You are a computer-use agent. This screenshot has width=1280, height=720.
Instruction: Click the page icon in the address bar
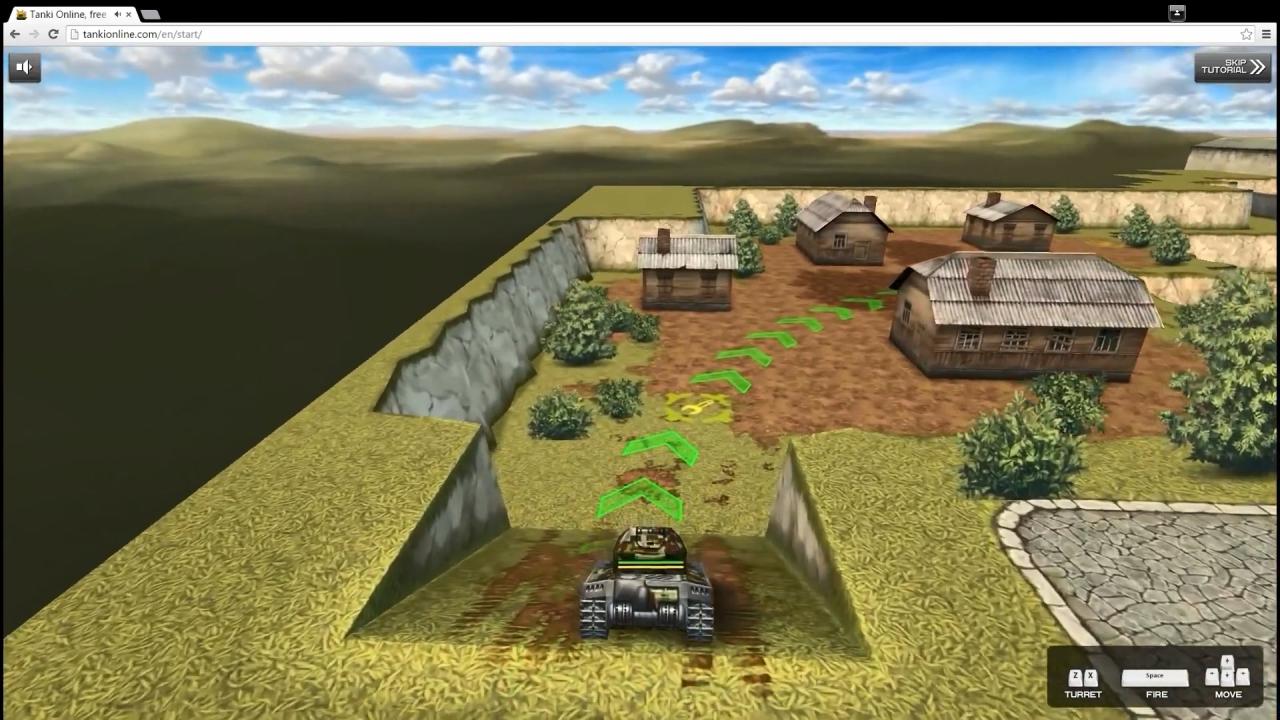click(x=75, y=34)
